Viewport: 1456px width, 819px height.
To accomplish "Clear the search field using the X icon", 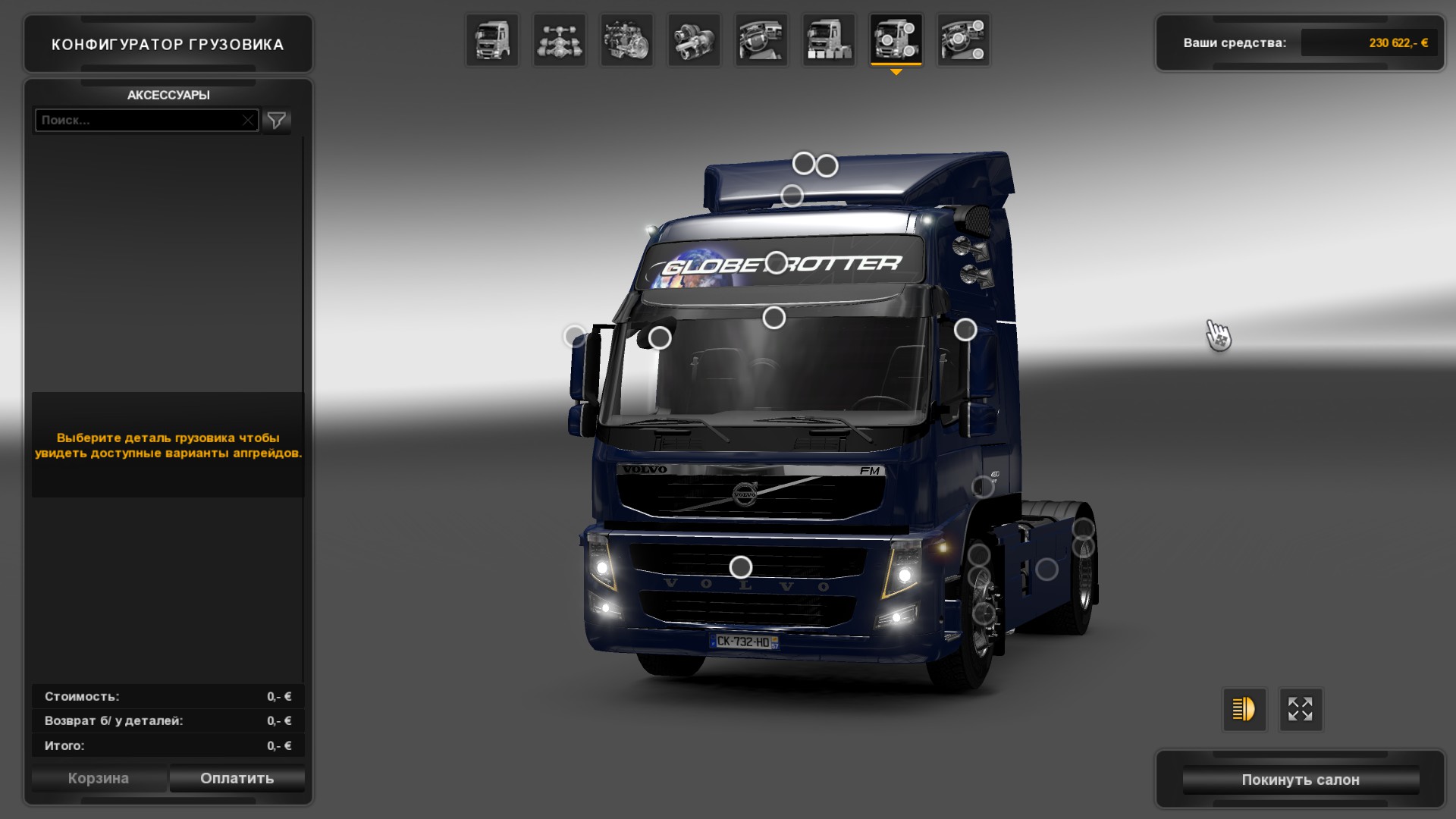I will click(x=249, y=120).
